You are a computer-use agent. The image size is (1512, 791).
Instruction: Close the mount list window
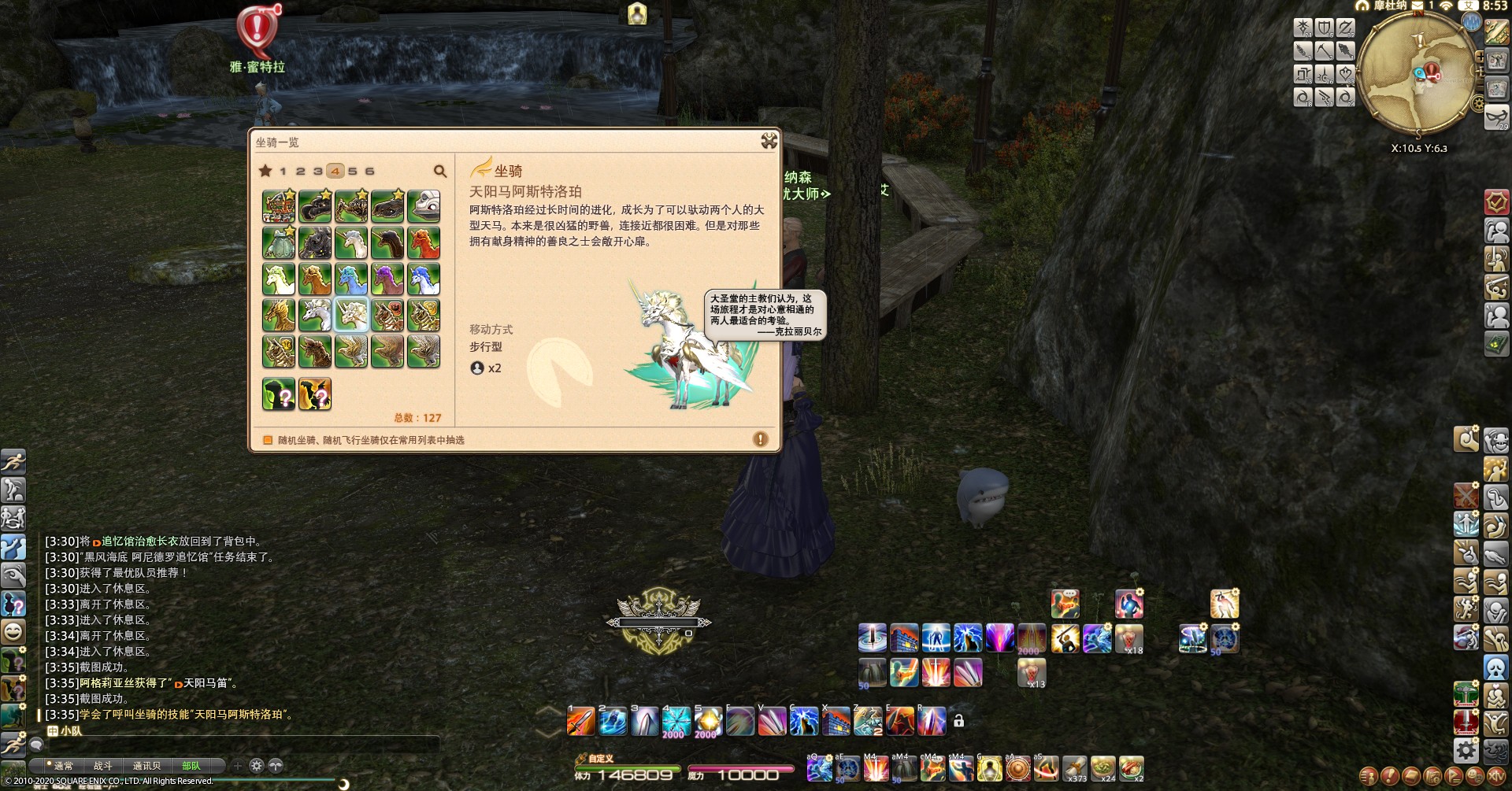point(769,141)
